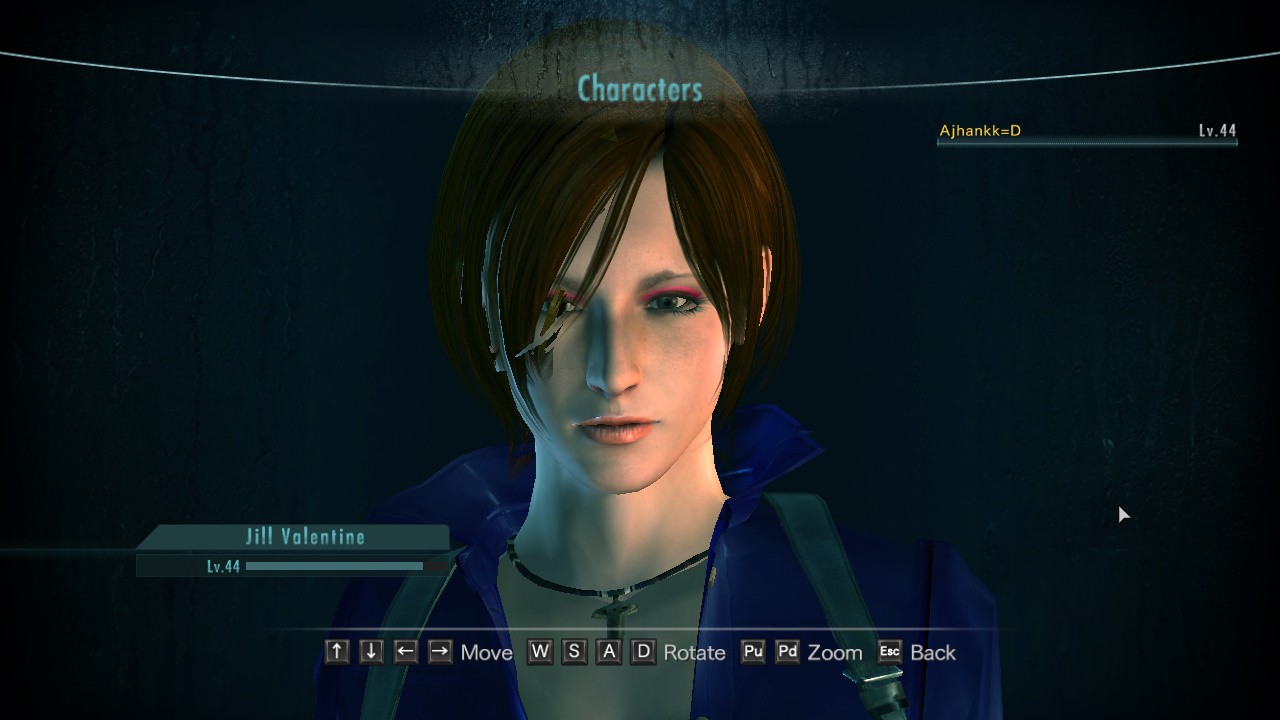Select the Ajhankk=D player row
The image size is (1280, 720).
click(x=1087, y=131)
